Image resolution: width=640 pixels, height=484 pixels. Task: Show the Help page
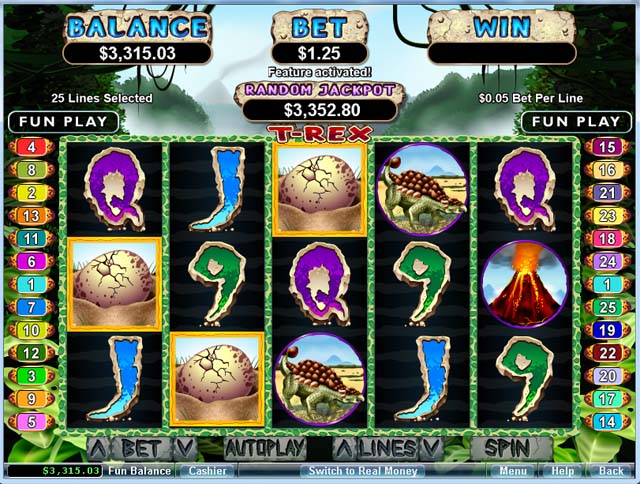tap(563, 470)
